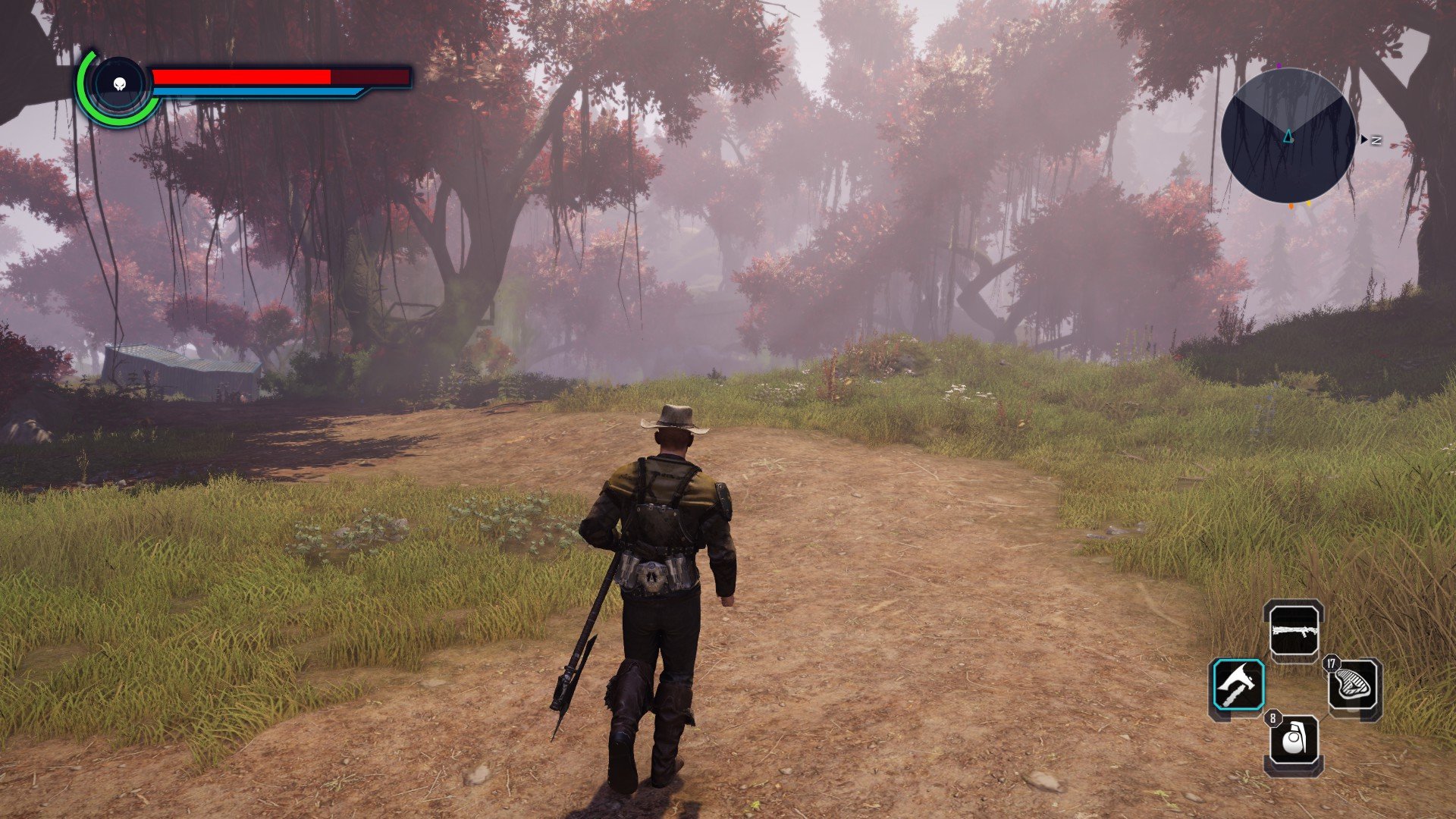1456x819 pixels.
Task: Click the circular minimap
Action: click(1288, 136)
